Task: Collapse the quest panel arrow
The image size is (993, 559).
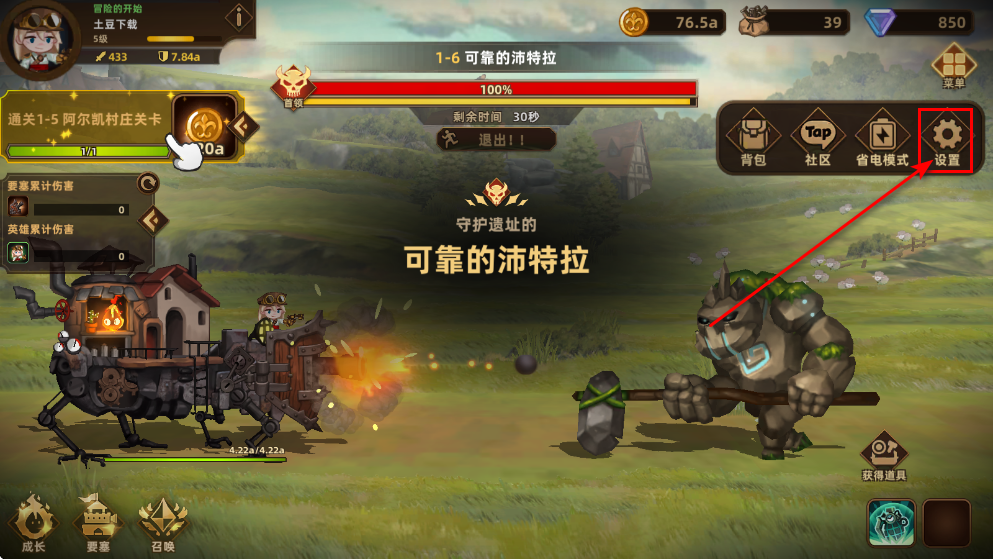Action: point(245,126)
